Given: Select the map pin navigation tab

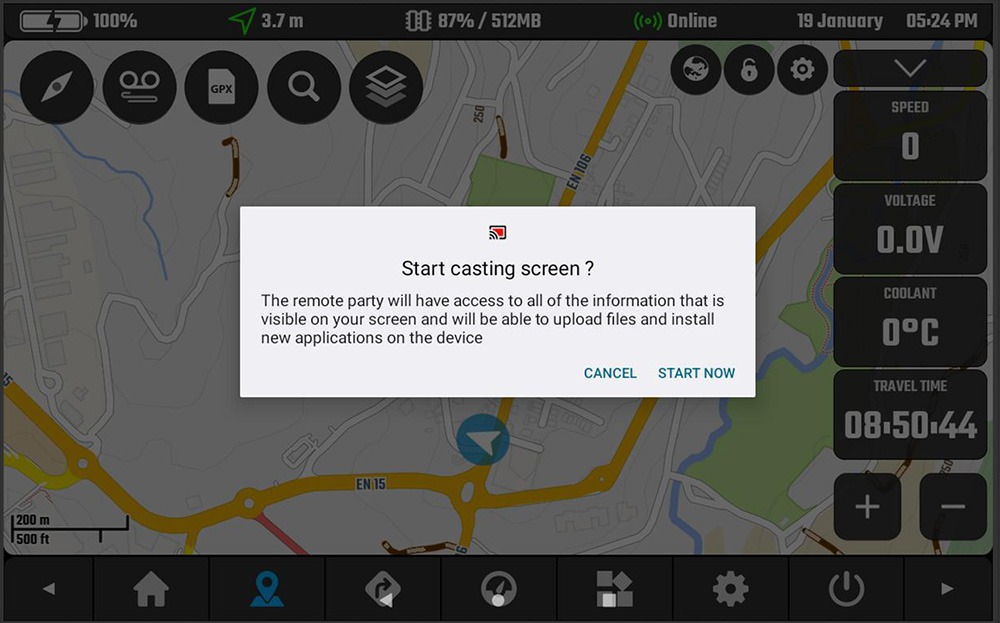Looking at the screenshot, I should click(x=267, y=589).
